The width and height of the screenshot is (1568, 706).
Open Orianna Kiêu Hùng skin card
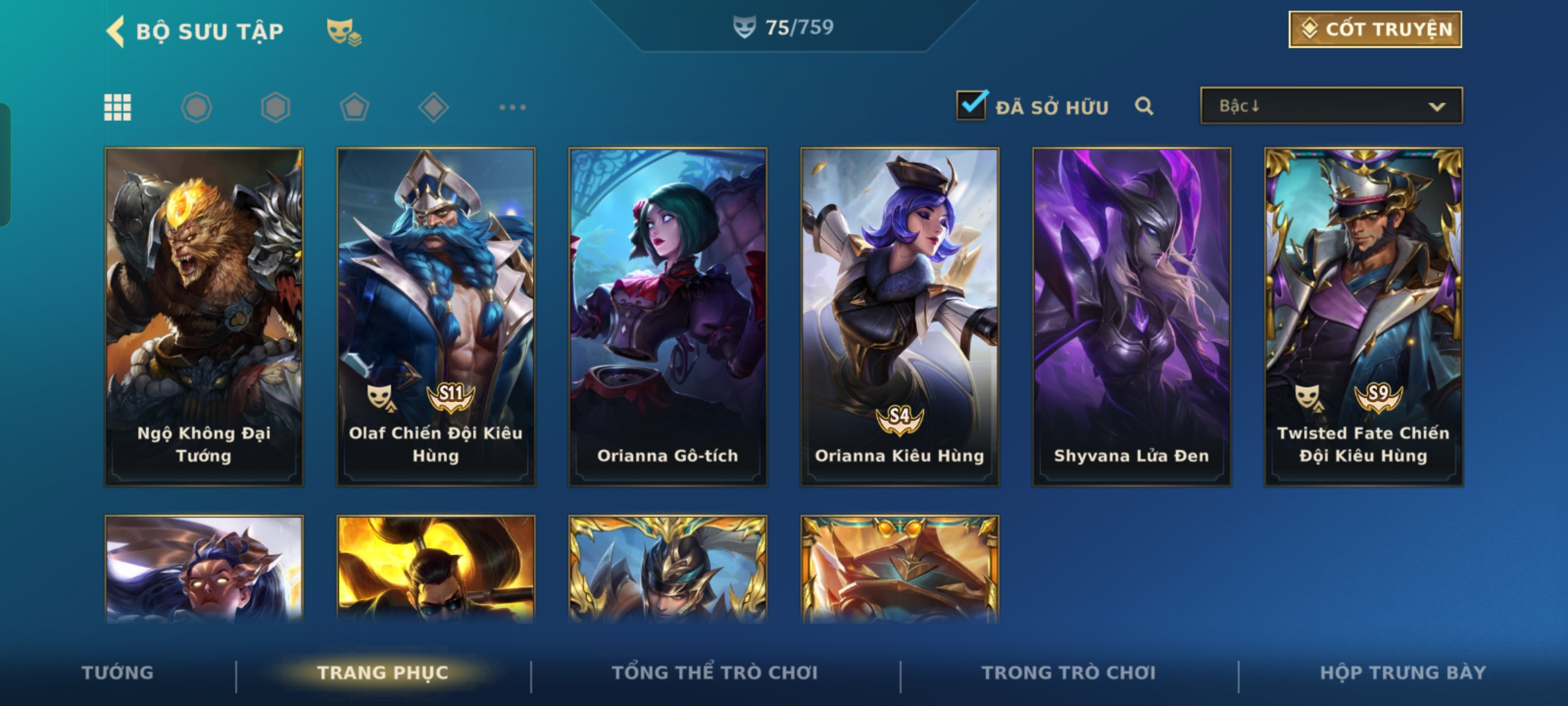(x=900, y=317)
